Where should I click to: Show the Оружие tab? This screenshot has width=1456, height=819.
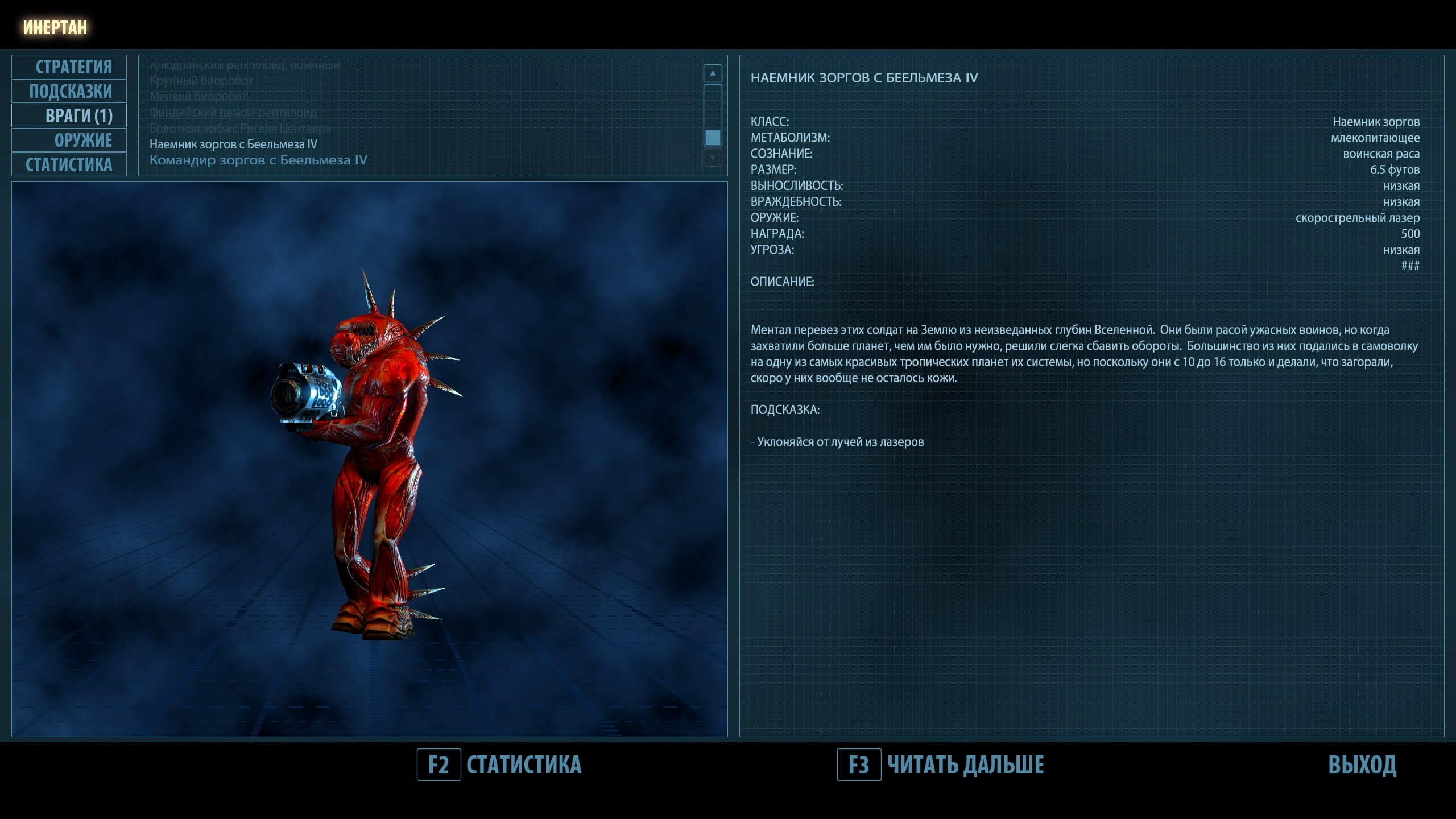(69, 140)
